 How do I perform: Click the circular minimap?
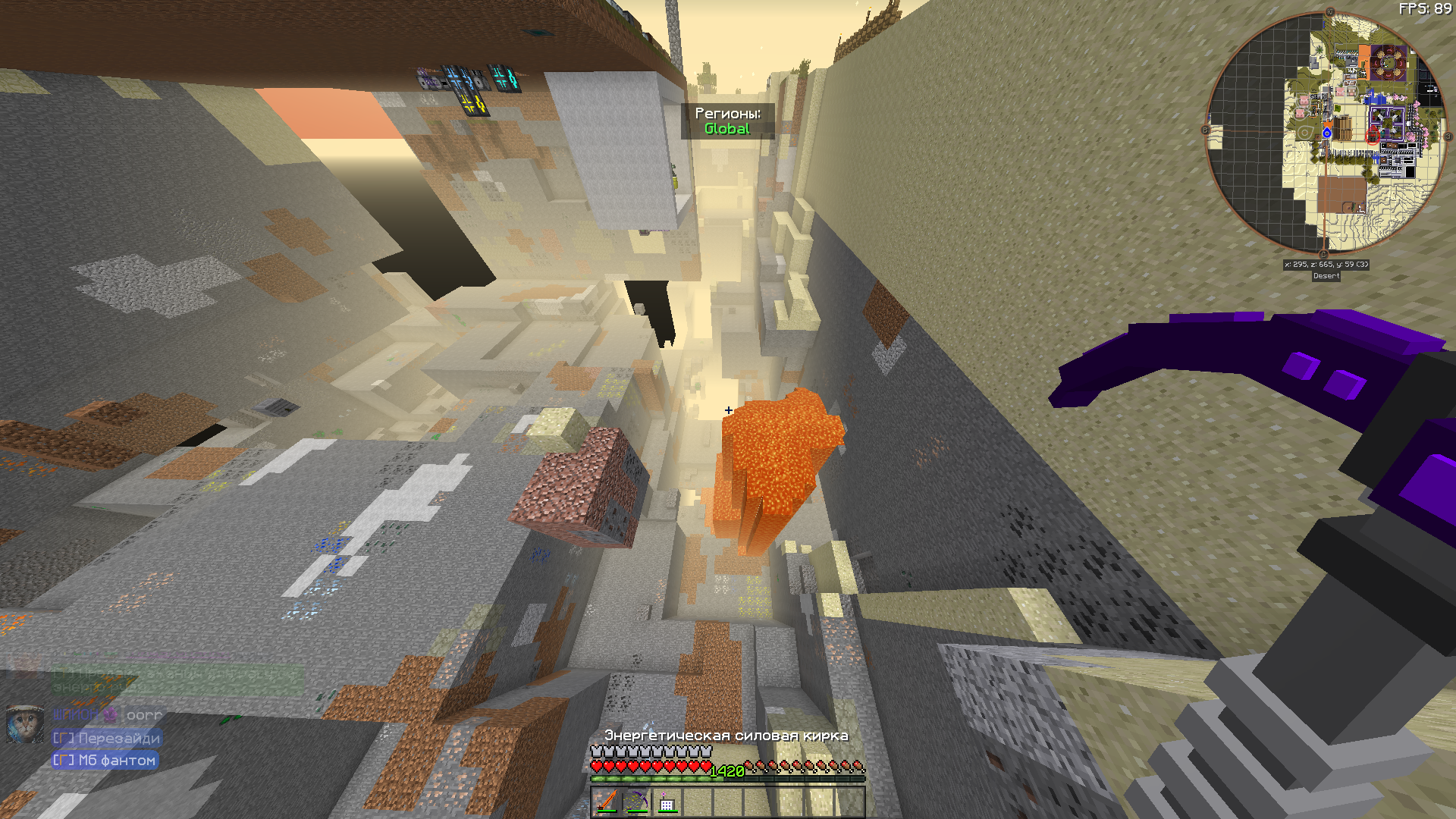[x=1326, y=133]
